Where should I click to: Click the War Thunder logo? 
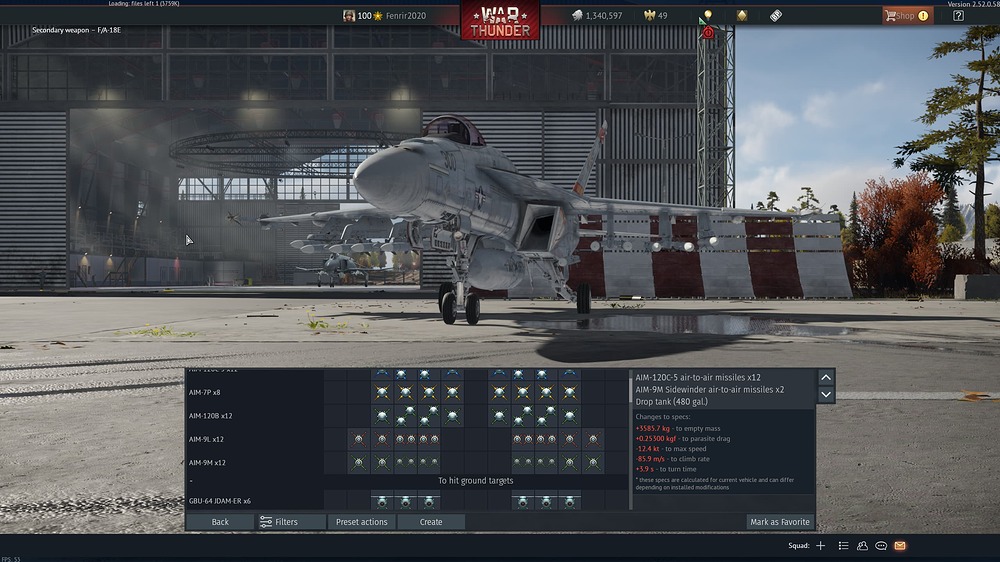point(499,19)
